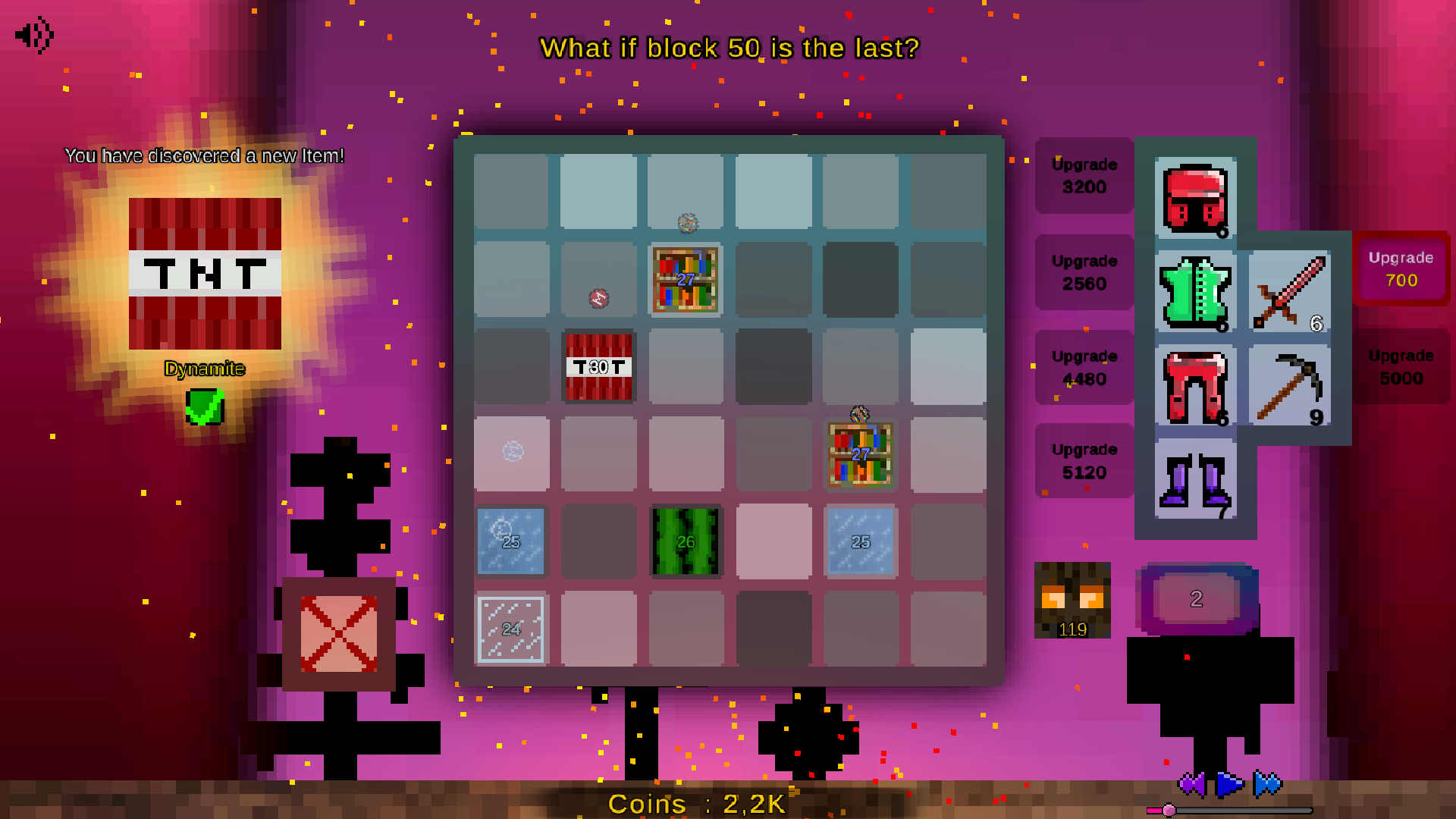The width and height of the screenshot is (1456, 819).
Task: Select the ice block numbered 25
Action: [510, 541]
